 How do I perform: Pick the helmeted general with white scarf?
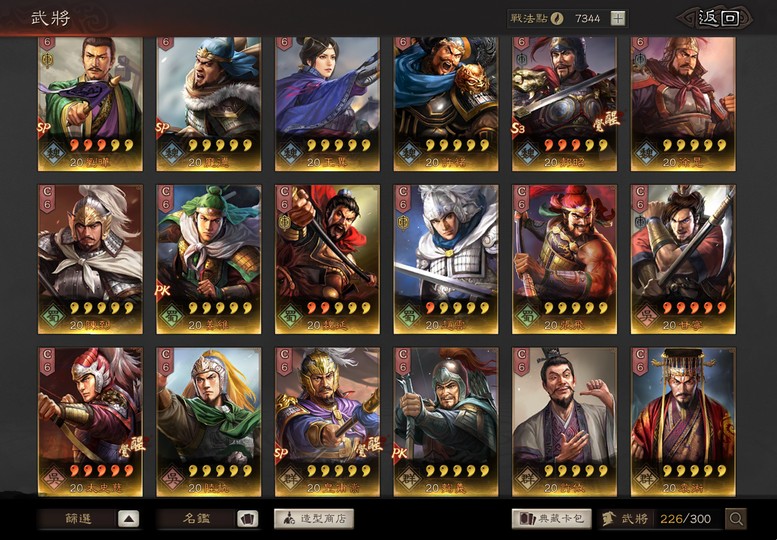tap(90, 255)
